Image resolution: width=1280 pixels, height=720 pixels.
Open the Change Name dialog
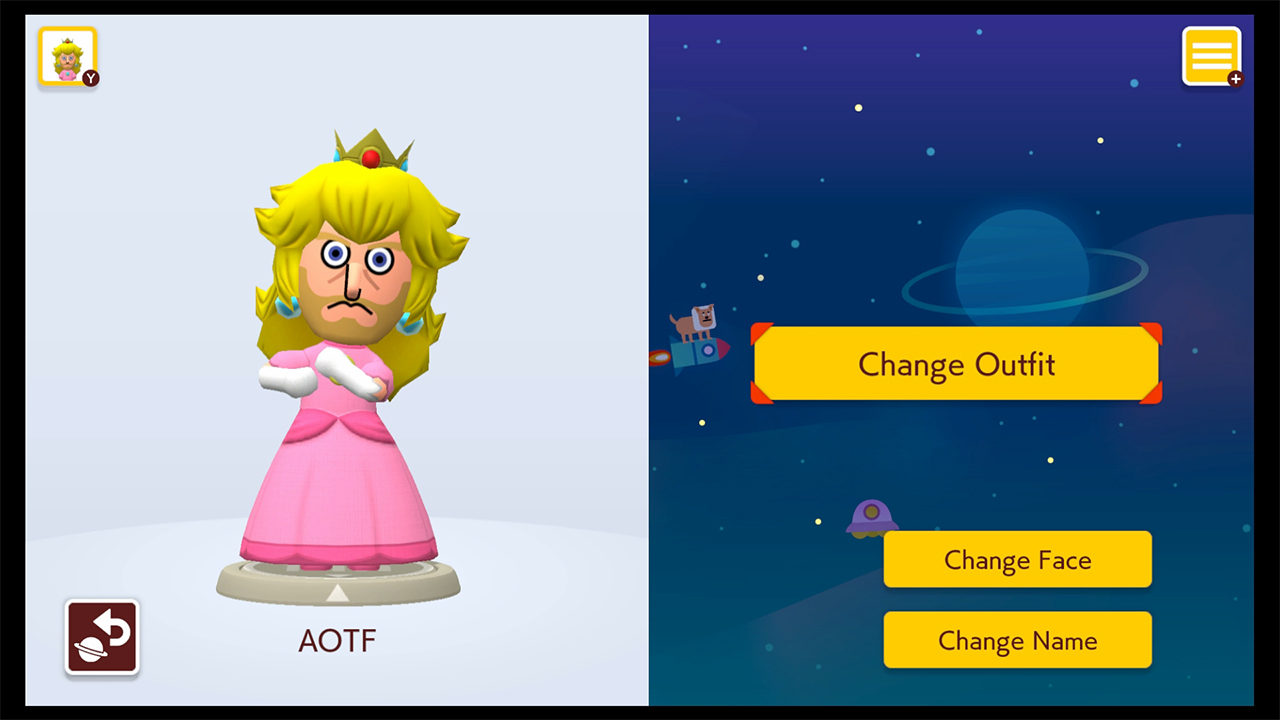1017,640
